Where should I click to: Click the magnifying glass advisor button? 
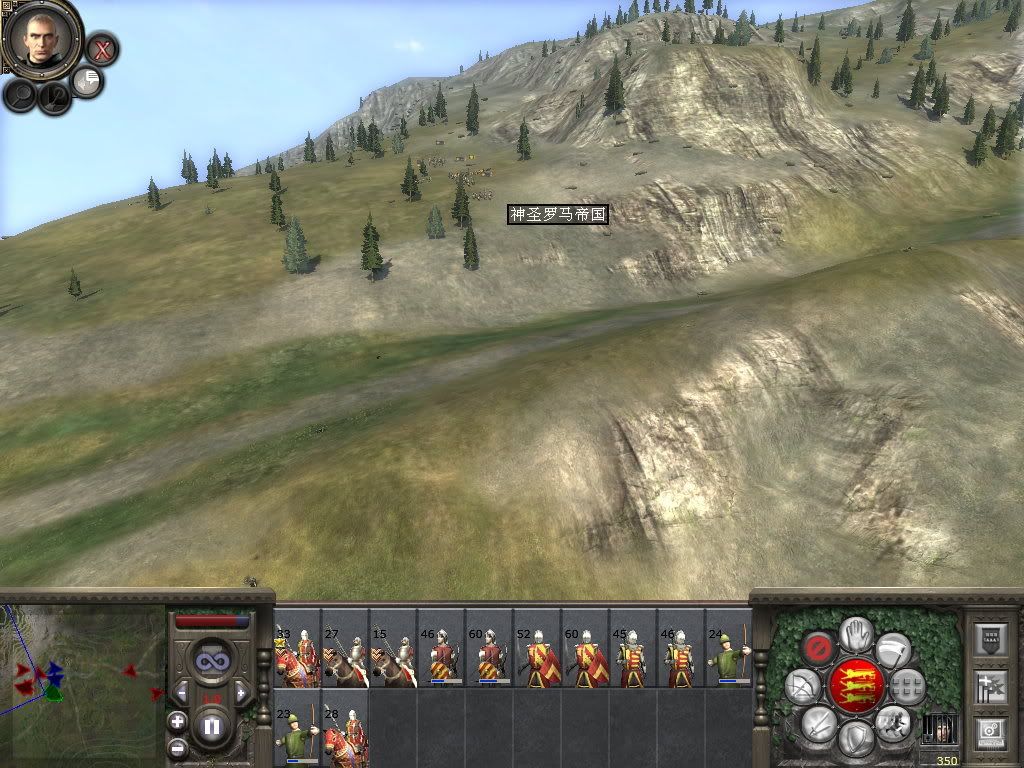pyautogui.click(x=20, y=95)
